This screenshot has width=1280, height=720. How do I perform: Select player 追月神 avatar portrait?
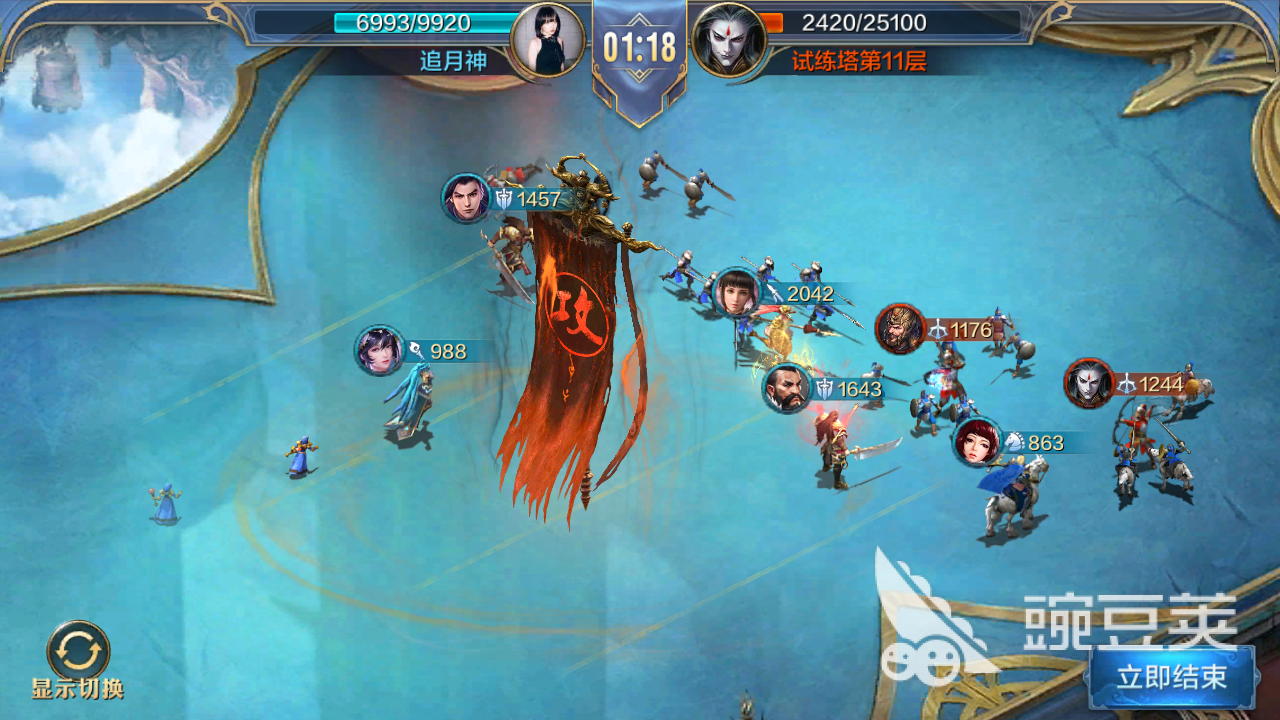pyautogui.click(x=547, y=41)
